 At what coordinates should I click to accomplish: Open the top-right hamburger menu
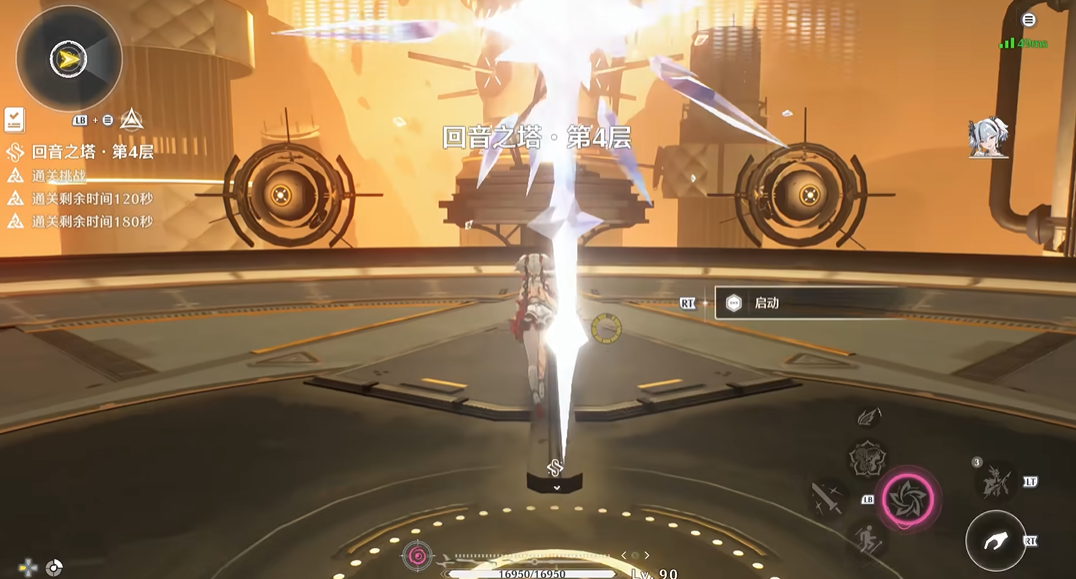pos(1028,20)
